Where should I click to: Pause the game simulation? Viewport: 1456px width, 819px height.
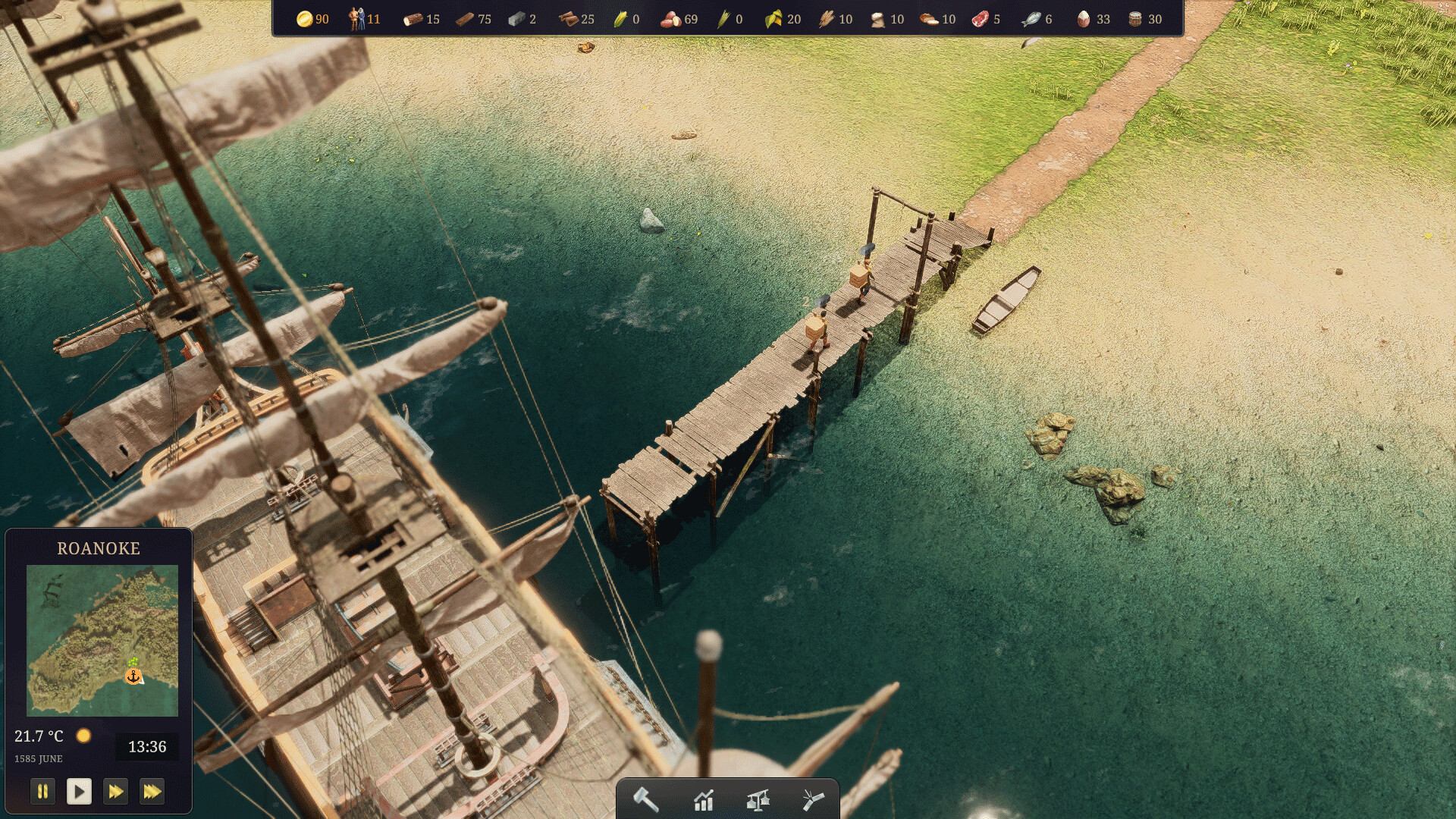click(x=43, y=791)
